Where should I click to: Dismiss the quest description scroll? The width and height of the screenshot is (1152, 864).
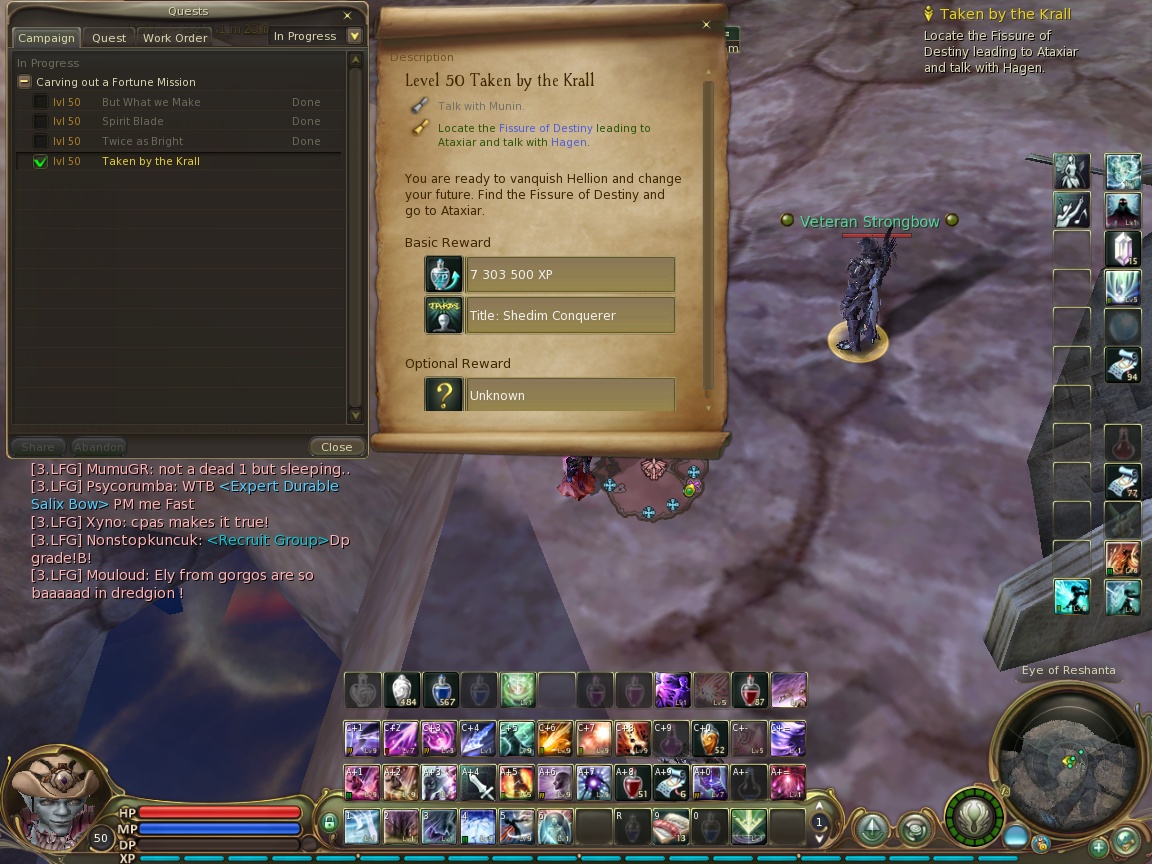click(706, 25)
